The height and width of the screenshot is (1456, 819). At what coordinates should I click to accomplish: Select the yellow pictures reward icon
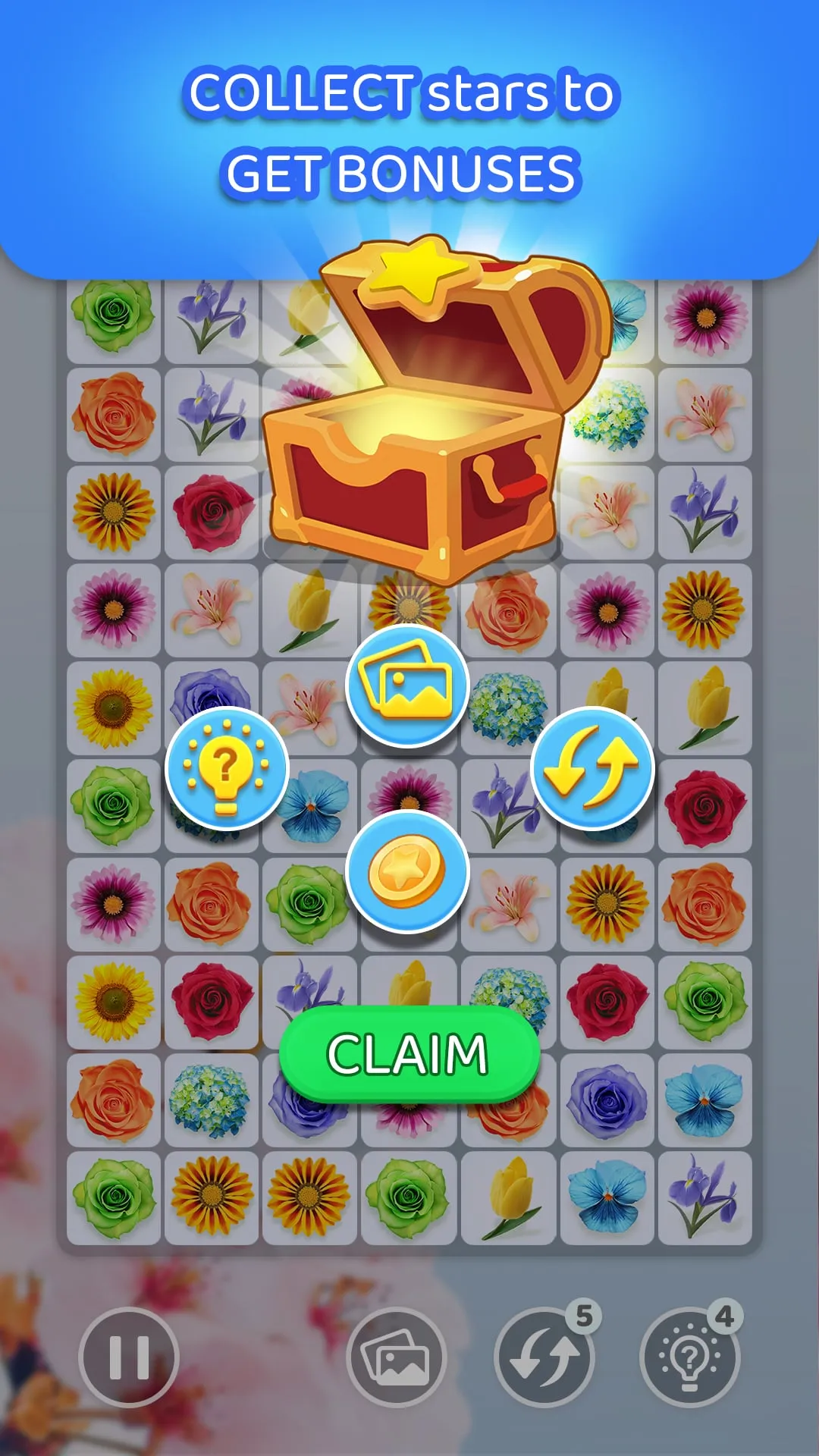pos(407,685)
